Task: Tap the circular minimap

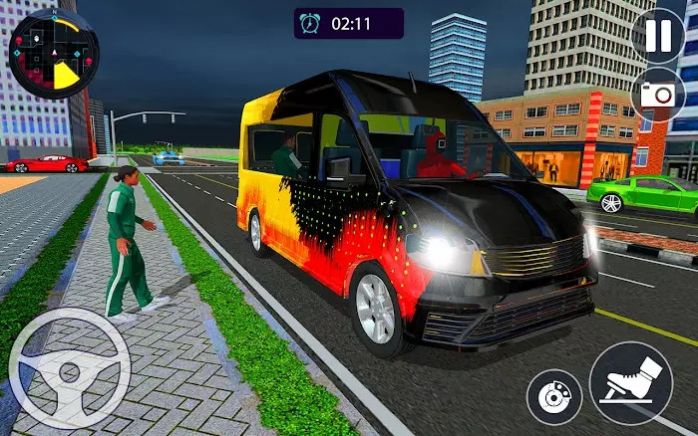Action: (52, 52)
